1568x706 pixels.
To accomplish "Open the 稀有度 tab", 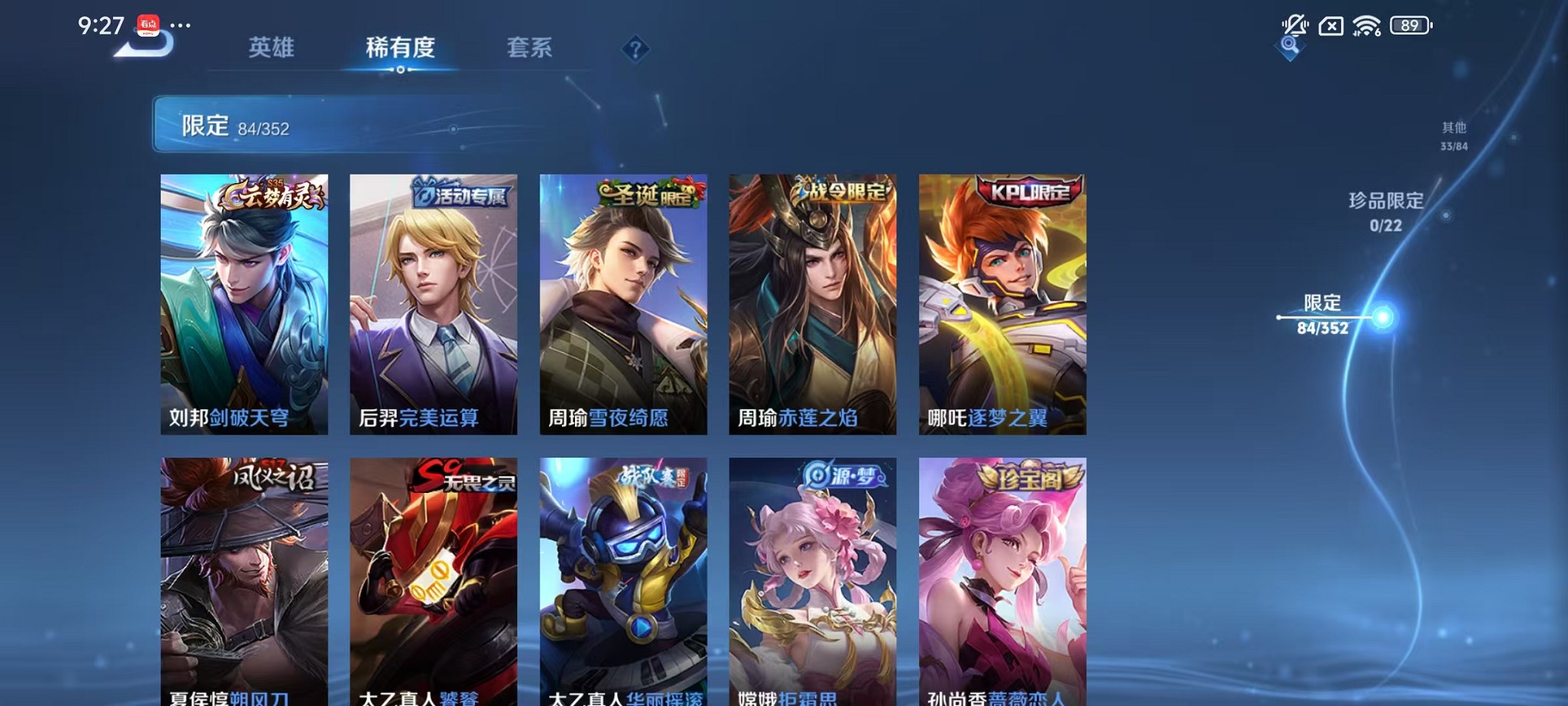I will pos(400,47).
